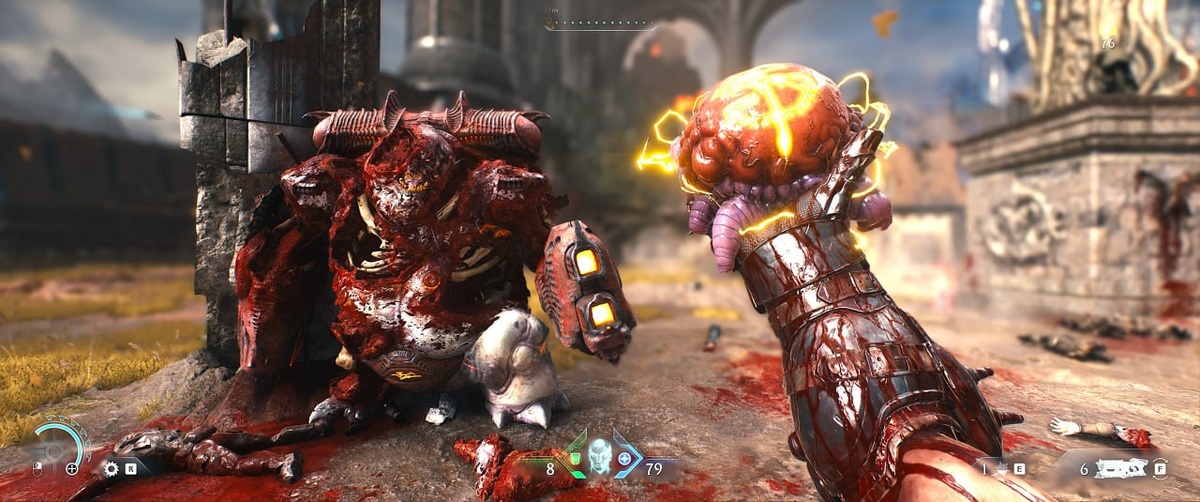
Task: Click the spiky grenade item icon
Action: [x=999, y=467]
